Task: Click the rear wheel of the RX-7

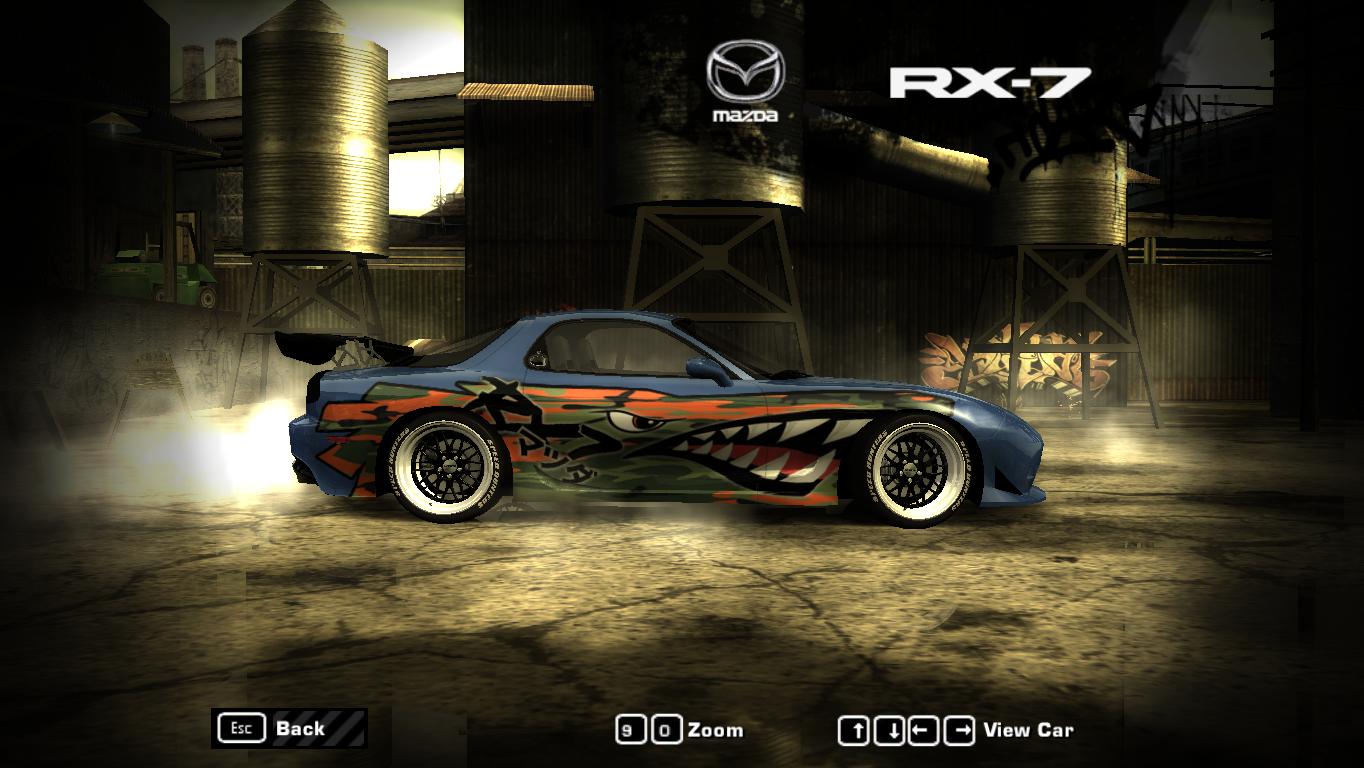Action: pos(450,465)
